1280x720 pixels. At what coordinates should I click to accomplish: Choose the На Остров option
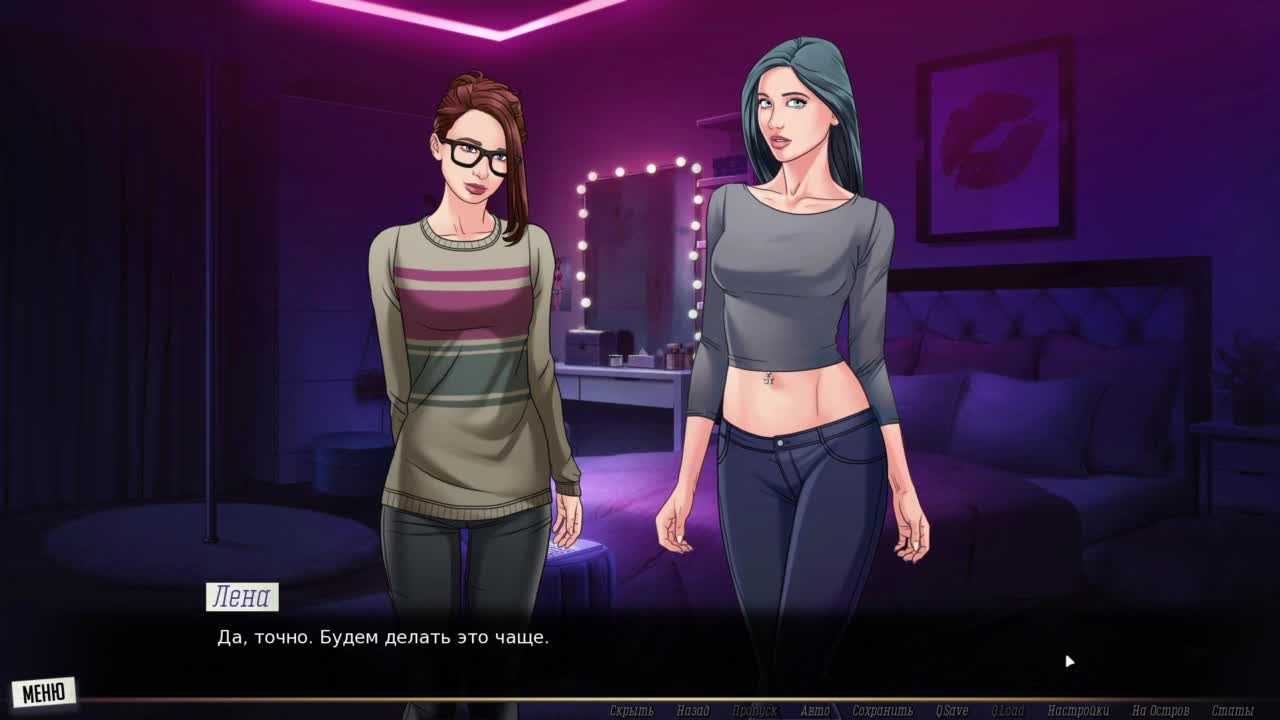click(1160, 711)
